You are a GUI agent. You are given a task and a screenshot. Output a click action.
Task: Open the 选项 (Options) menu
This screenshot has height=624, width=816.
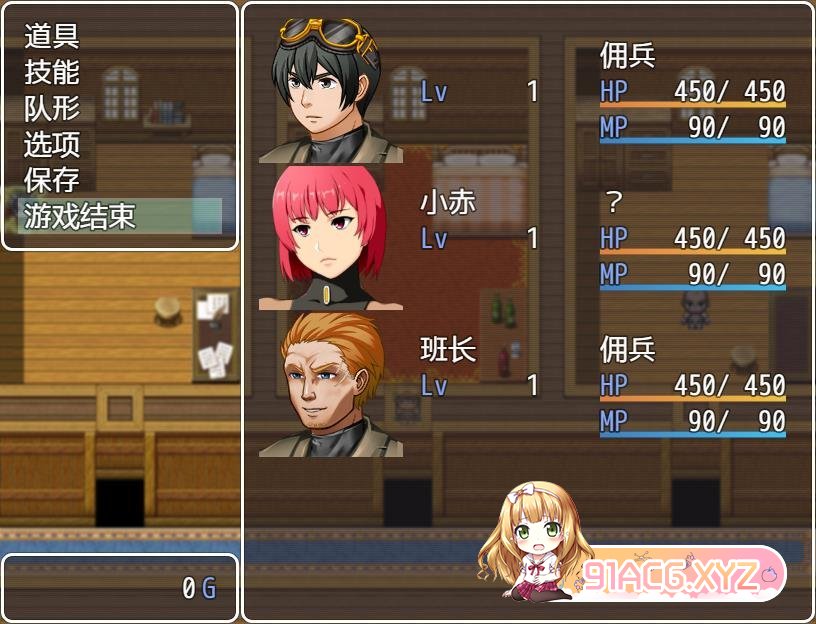[x=52, y=145]
